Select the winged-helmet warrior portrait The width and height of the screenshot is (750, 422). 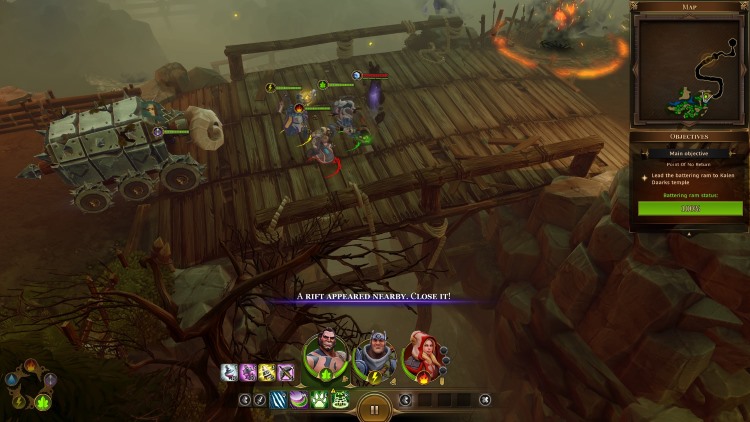[x=373, y=356]
